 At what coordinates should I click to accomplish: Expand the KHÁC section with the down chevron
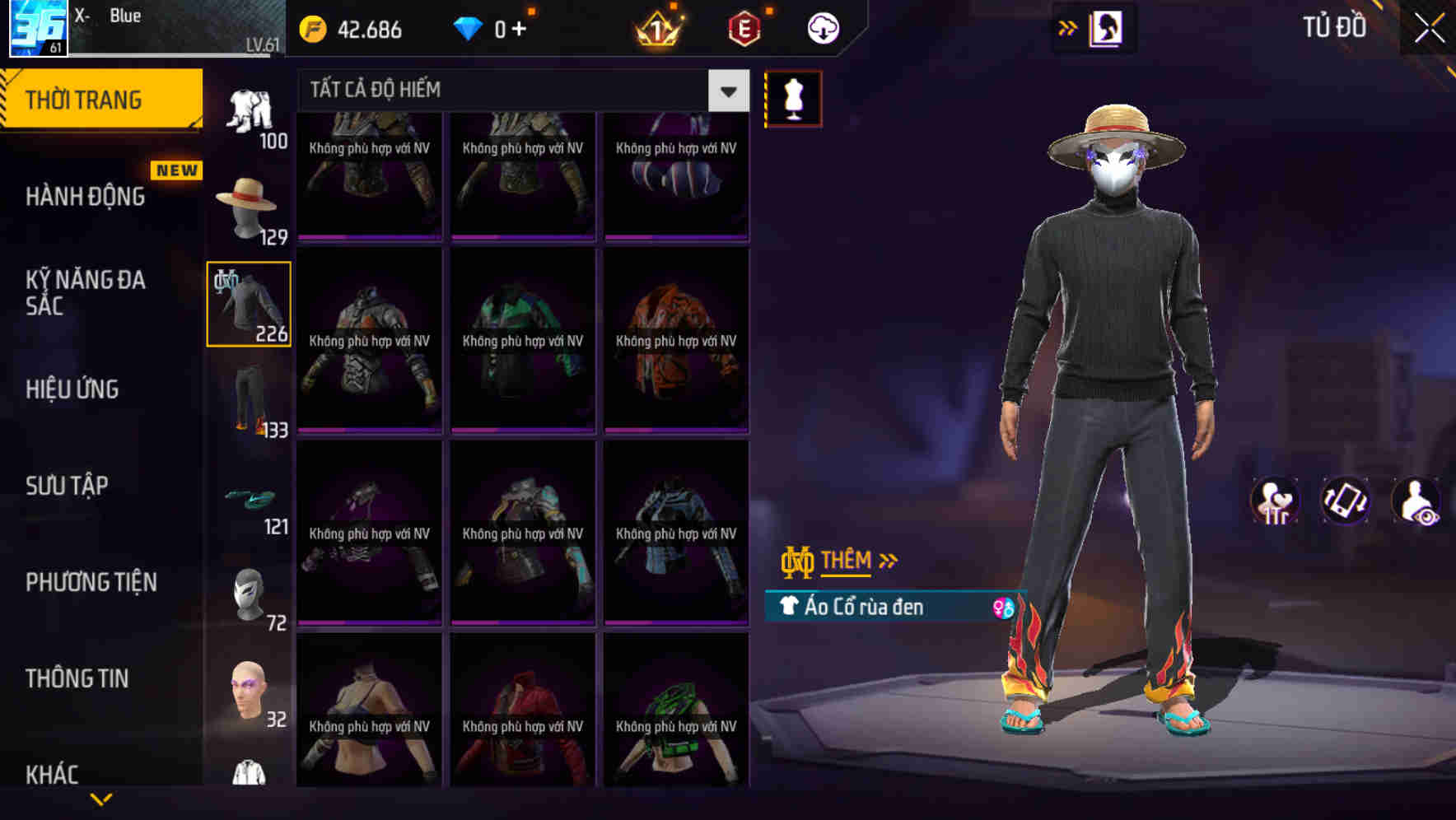[100, 797]
